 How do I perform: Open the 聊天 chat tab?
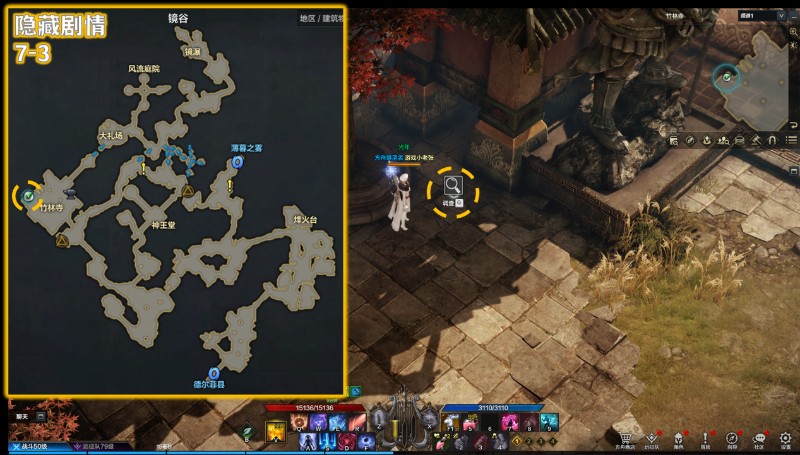pos(22,415)
